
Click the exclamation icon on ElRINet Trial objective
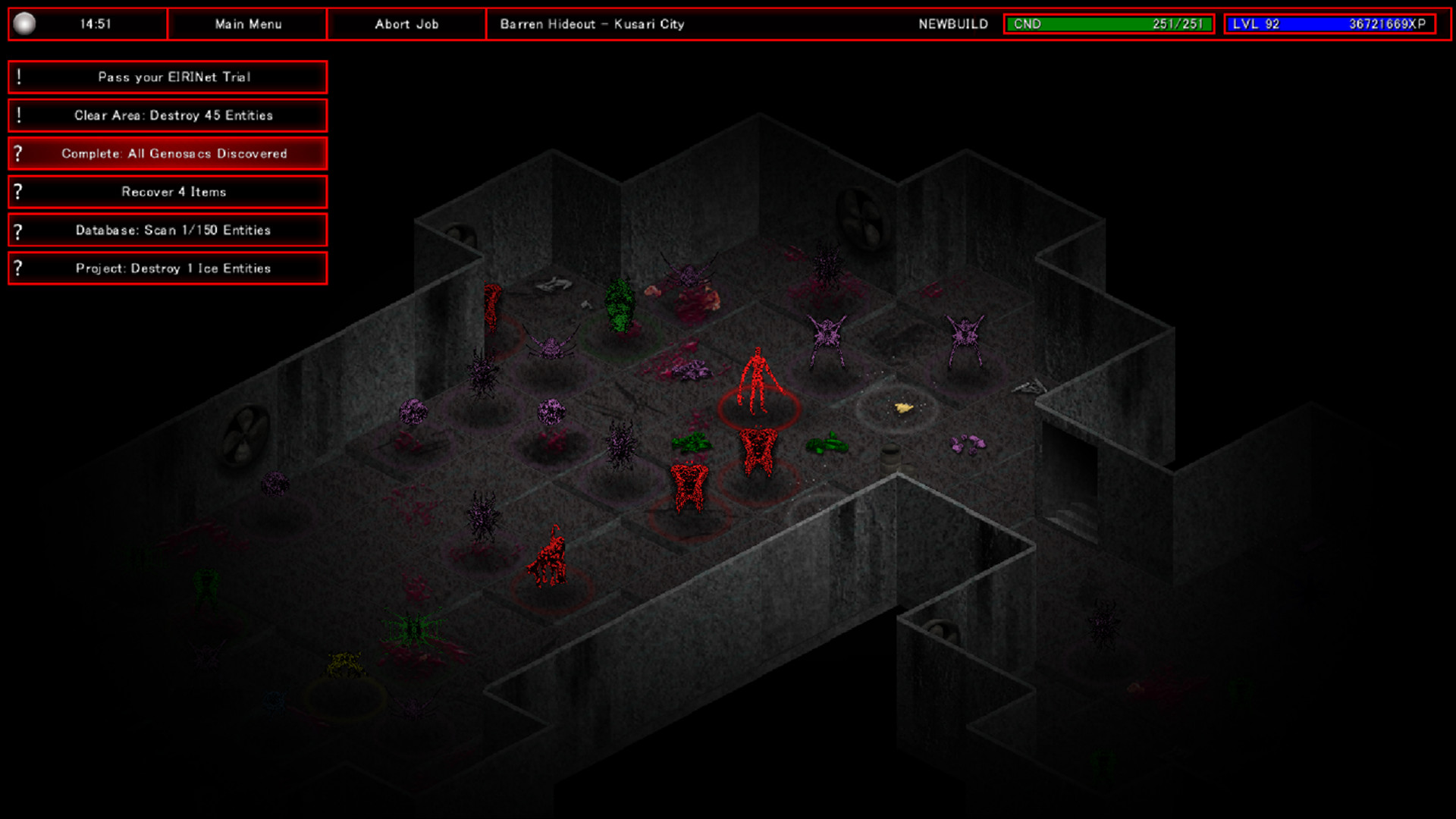pos(19,77)
